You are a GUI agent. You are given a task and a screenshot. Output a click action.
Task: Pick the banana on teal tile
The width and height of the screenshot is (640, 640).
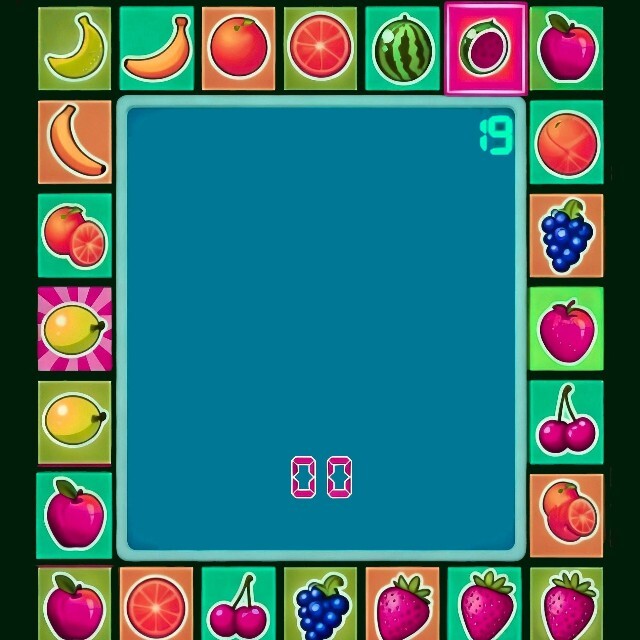pyautogui.click(x=157, y=48)
